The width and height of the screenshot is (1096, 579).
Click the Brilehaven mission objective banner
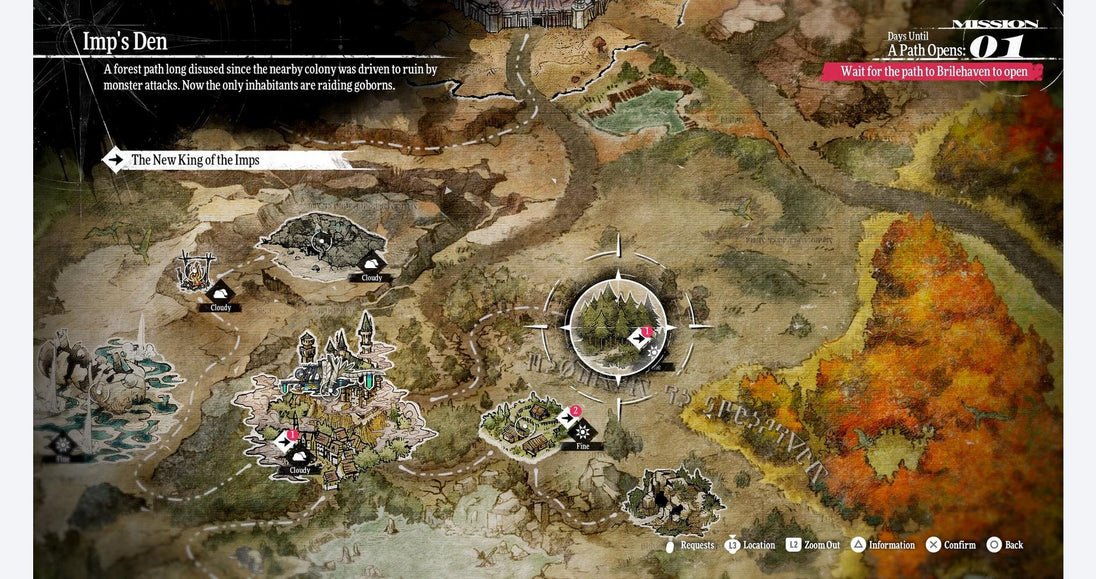(933, 72)
